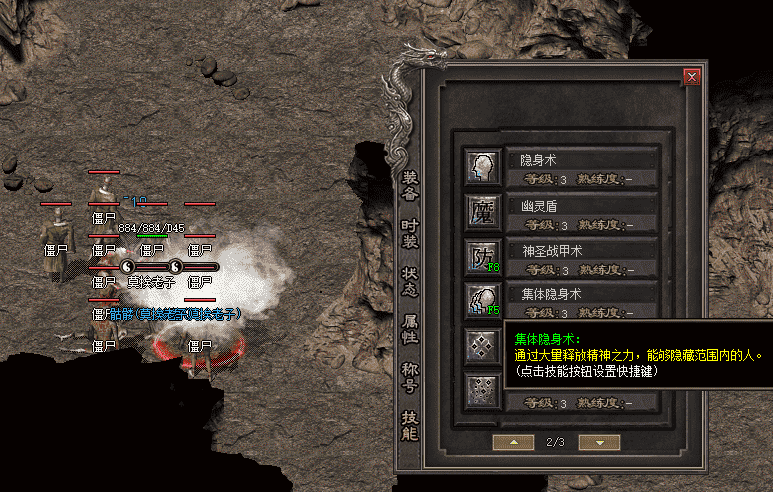Switch to the 技能 (Skills) tab

point(409,424)
